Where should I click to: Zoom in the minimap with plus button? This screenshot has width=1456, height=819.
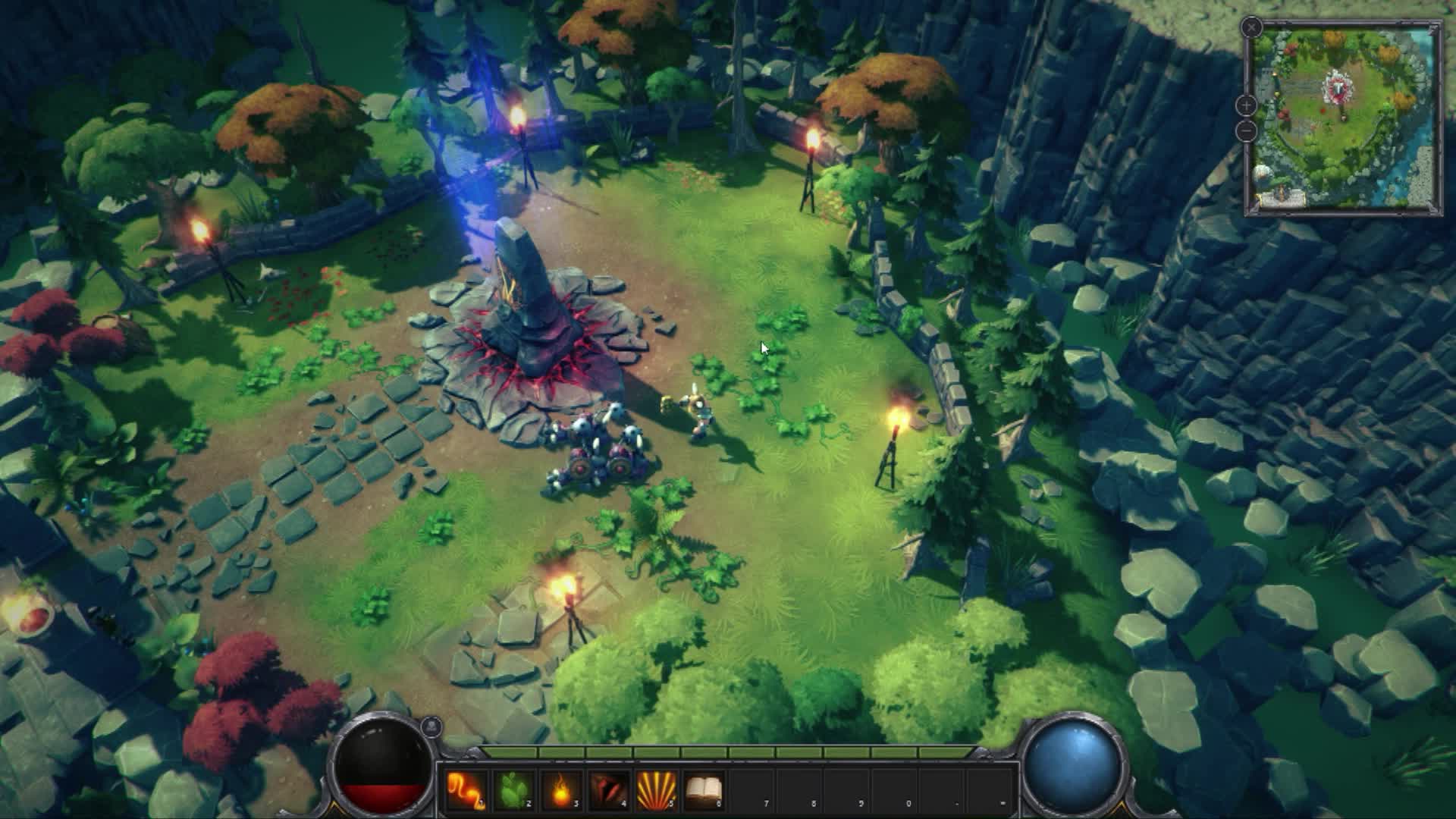point(1247,105)
